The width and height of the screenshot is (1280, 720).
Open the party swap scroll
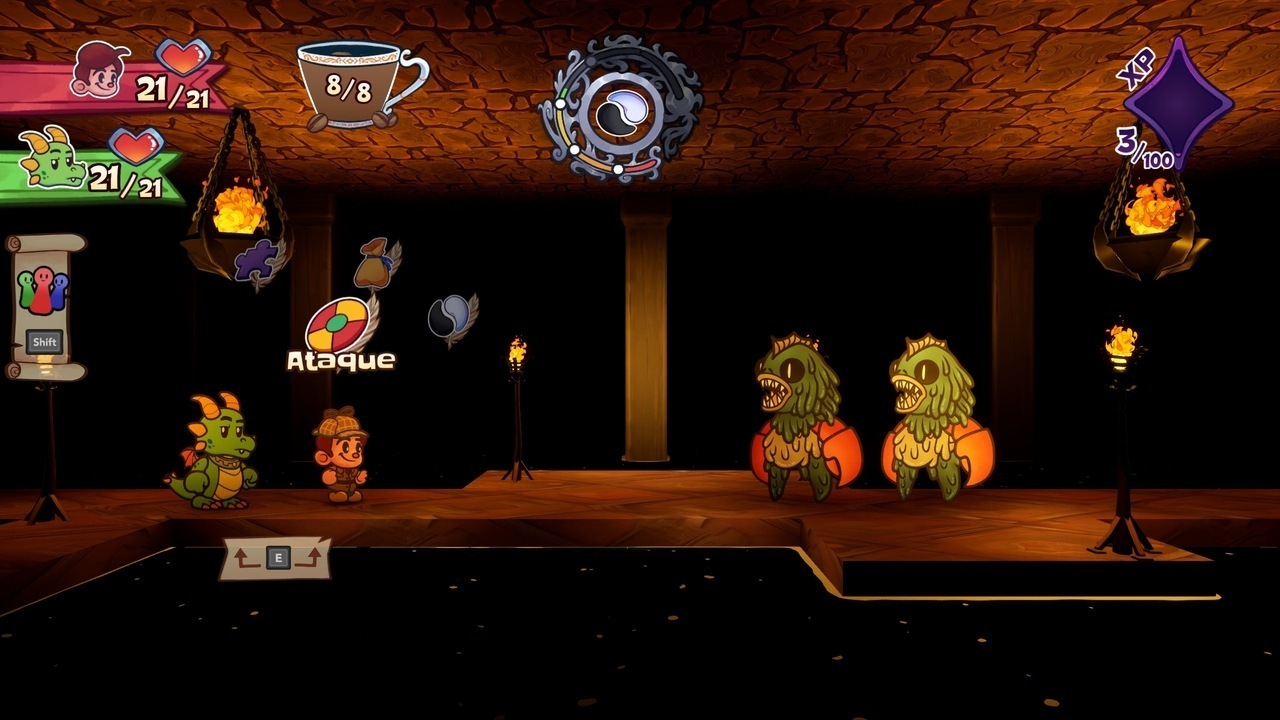tap(44, 305)
